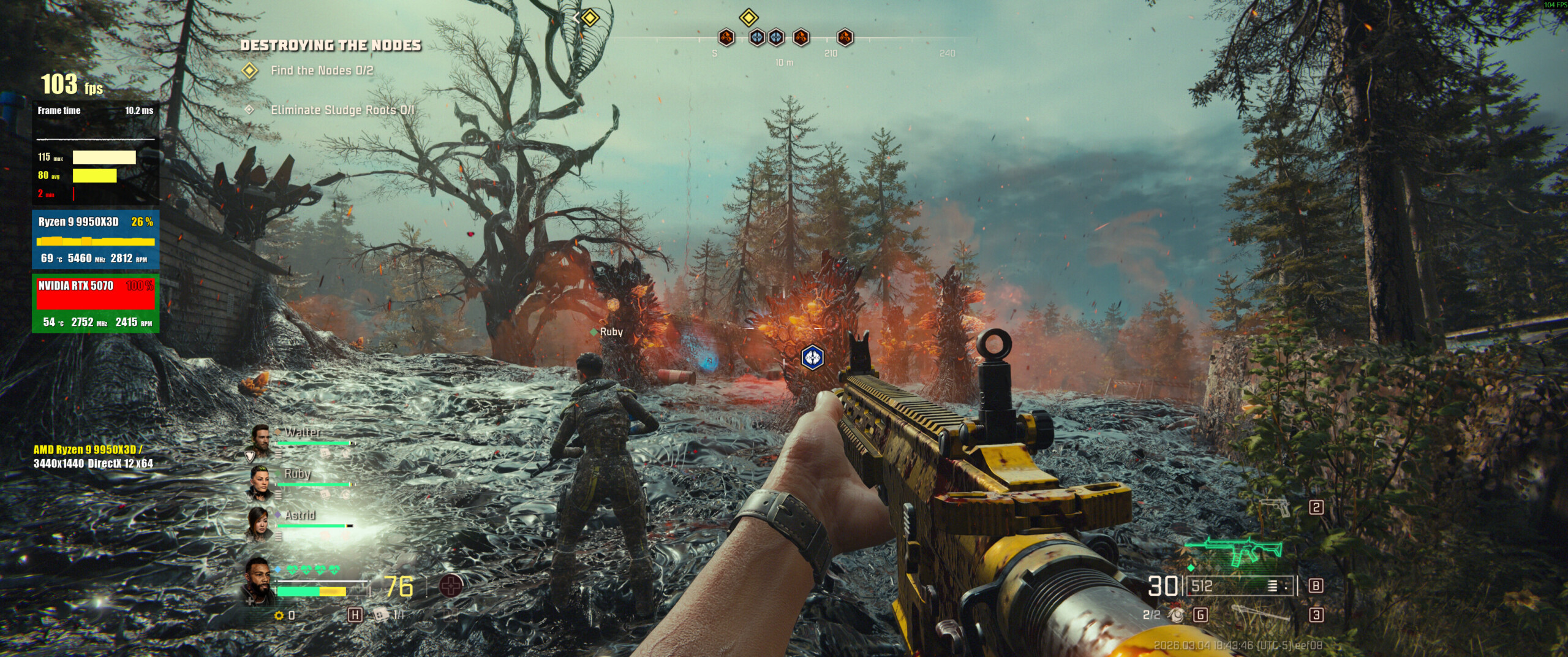
Task: Click the blue hexagon world marker near the crosshair
Action: point(812,357)
